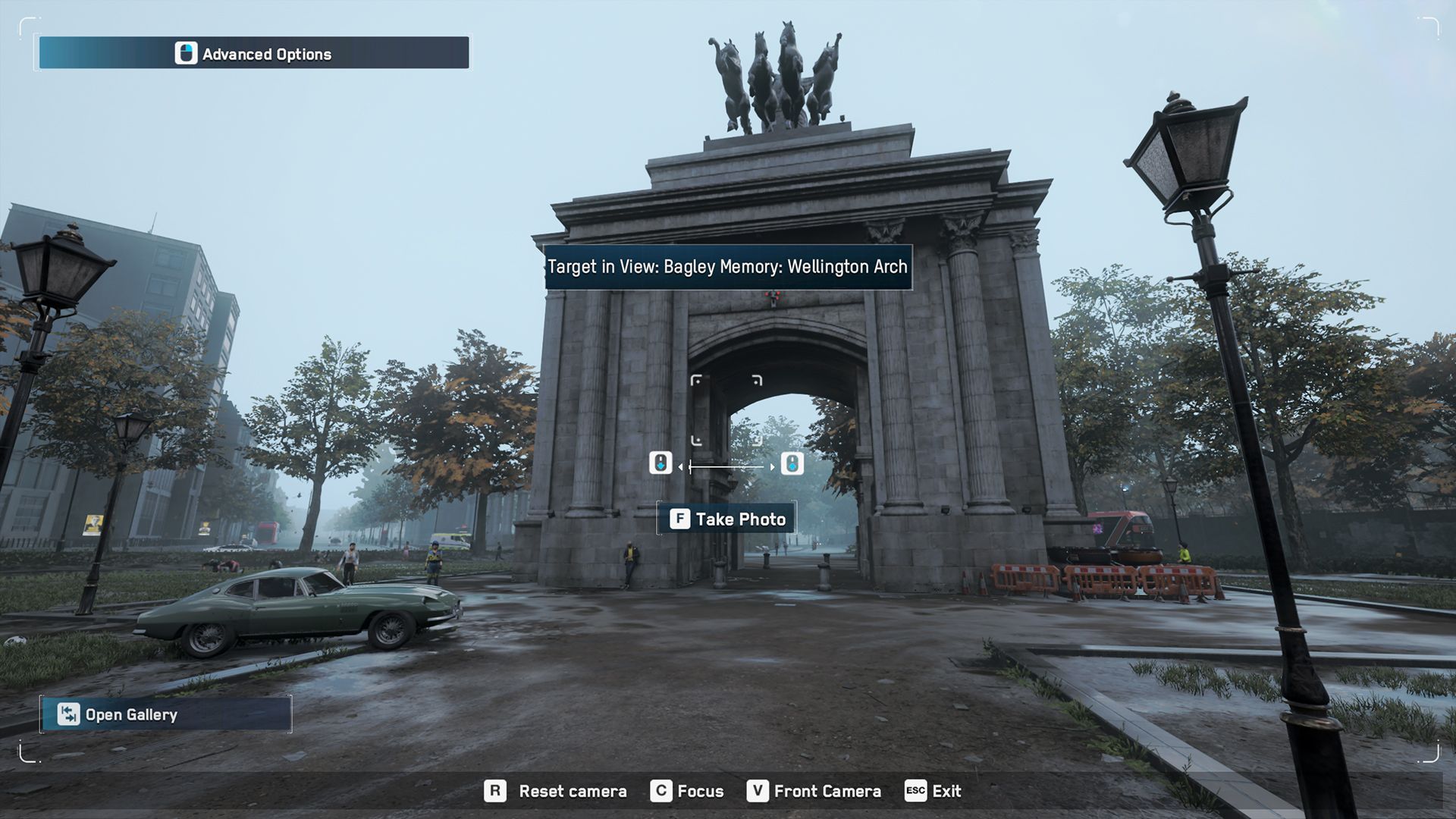Switch to Front Camera mode
Image resolution: width=1456 pixels, height=819 pixels.
pos(827,791)
